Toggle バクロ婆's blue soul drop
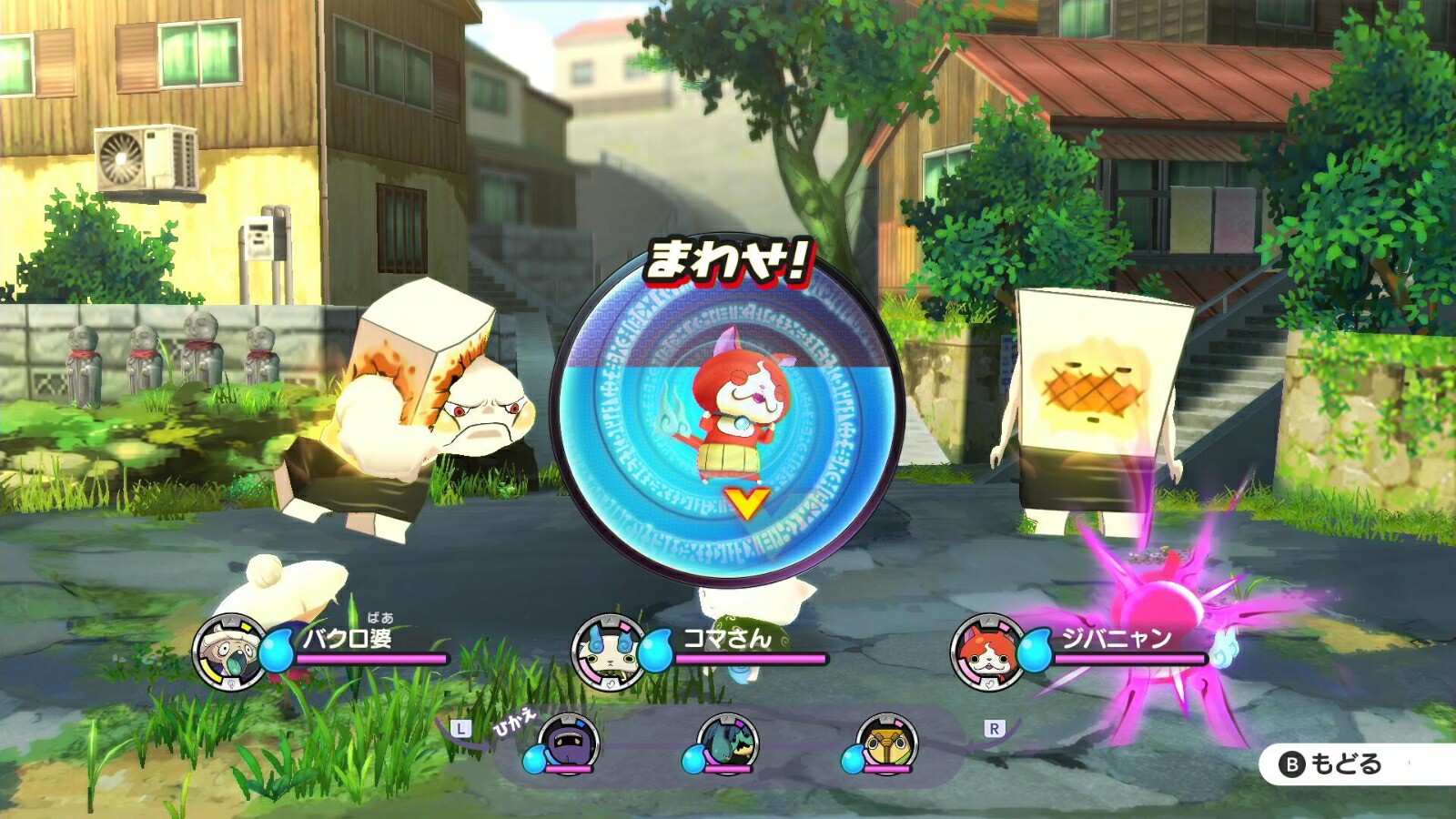 (x=278, y=651)
